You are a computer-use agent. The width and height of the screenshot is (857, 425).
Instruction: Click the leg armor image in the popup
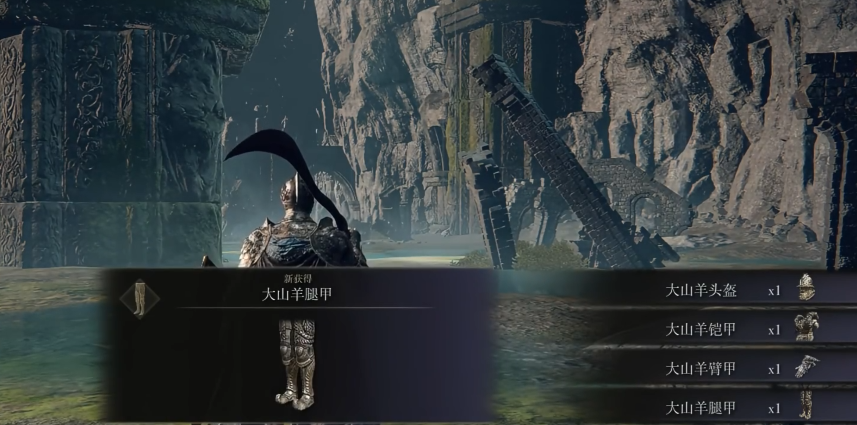296,364
